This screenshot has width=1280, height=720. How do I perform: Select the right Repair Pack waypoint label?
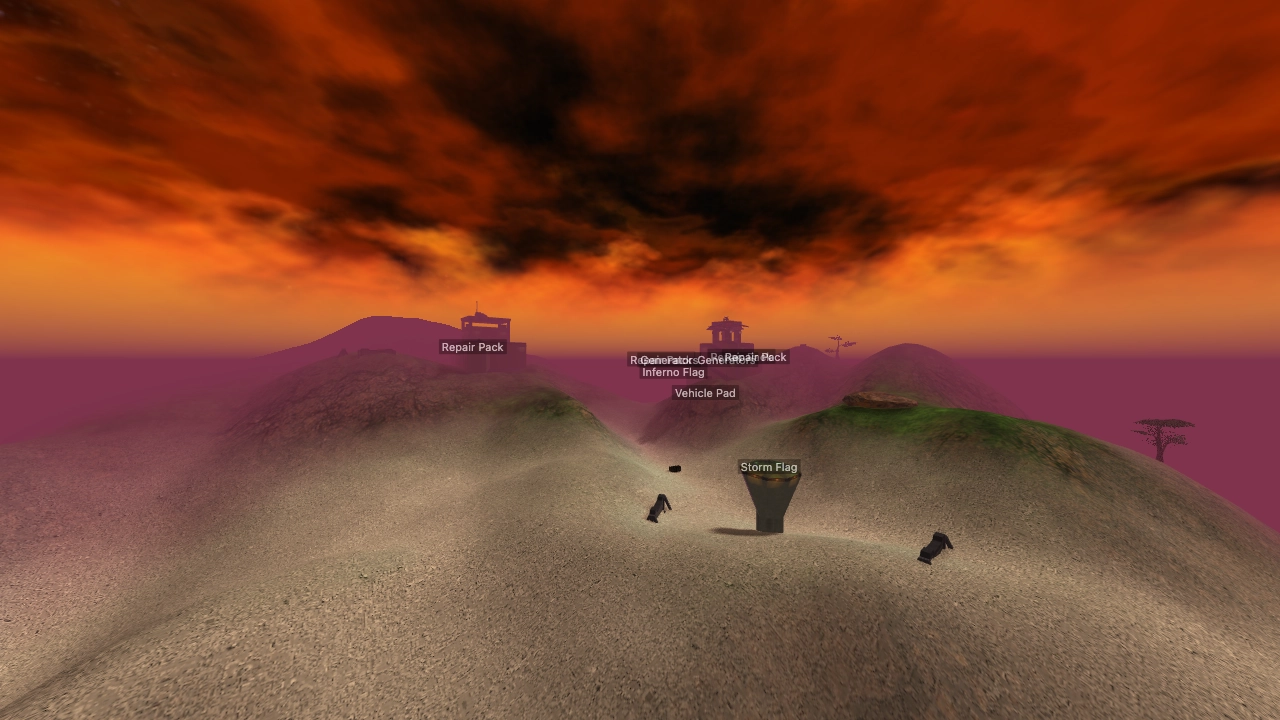click(x=756, y=356)
